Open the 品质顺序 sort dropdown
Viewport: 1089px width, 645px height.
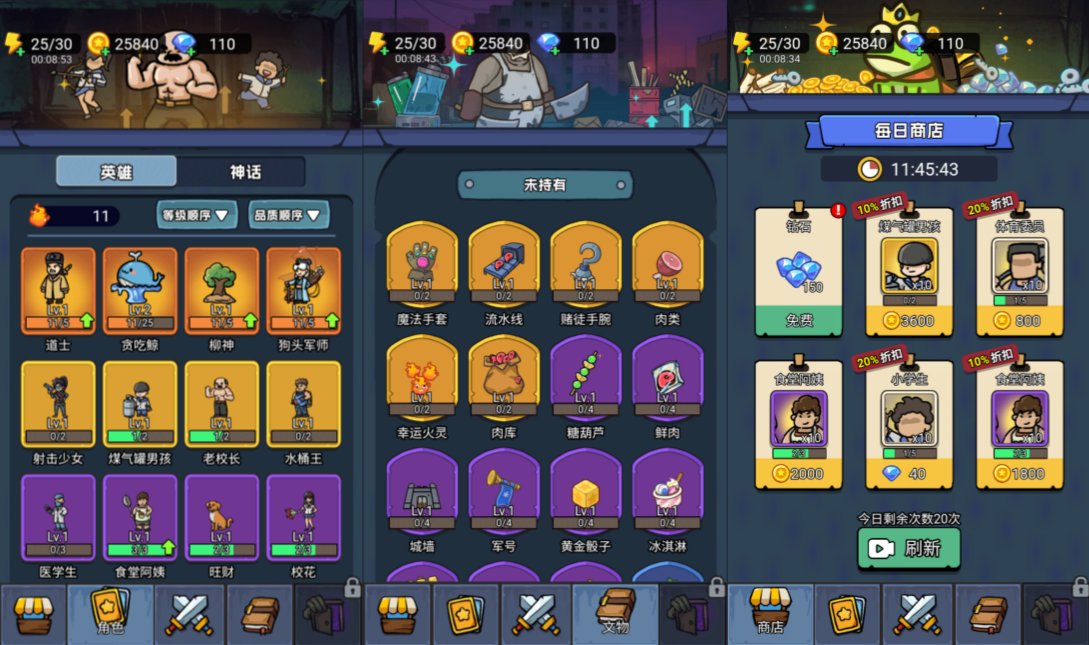[x=289, y=214]
